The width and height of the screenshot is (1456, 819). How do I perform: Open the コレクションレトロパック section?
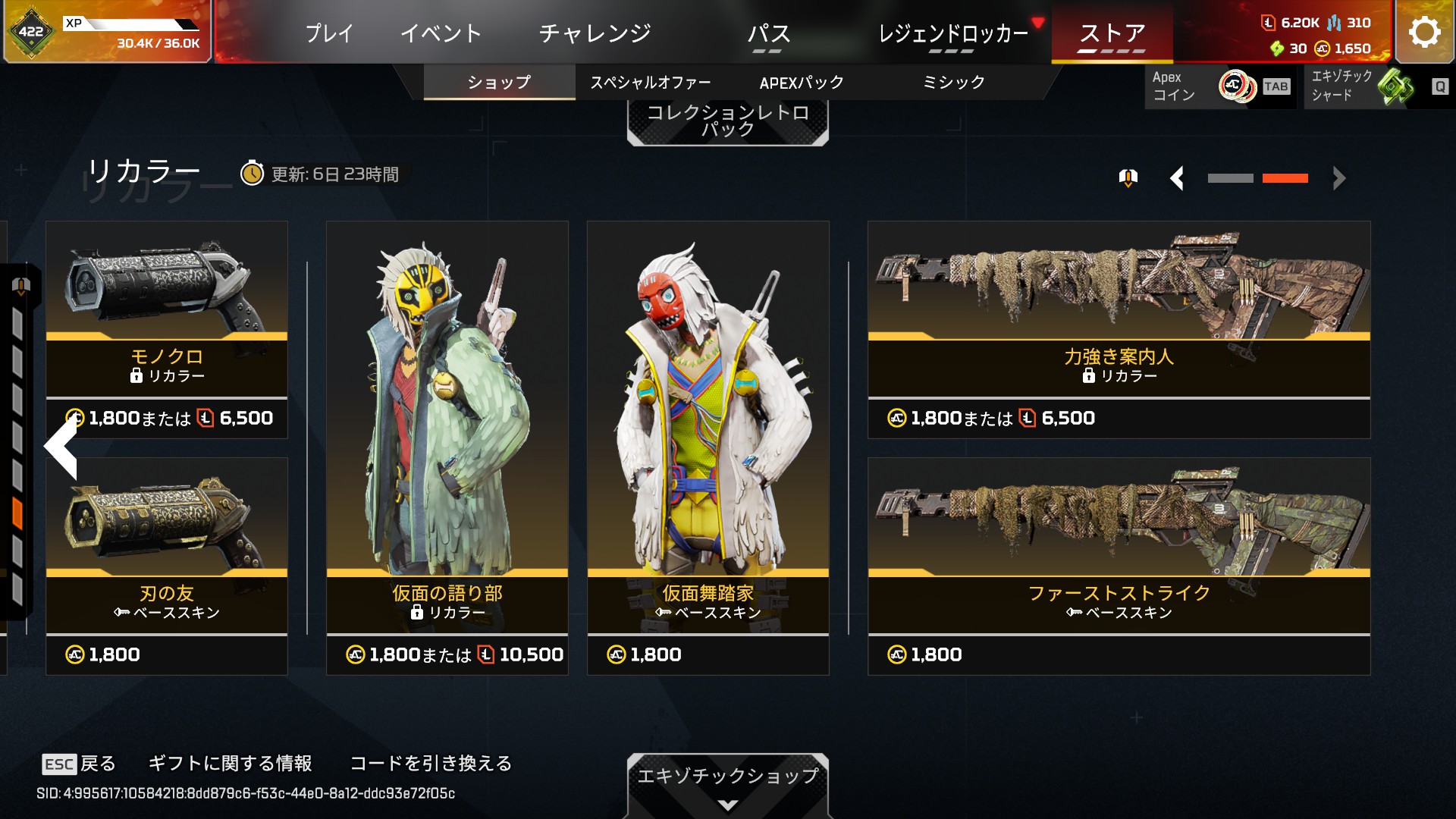pyautogui.click(x=727, y=121)
